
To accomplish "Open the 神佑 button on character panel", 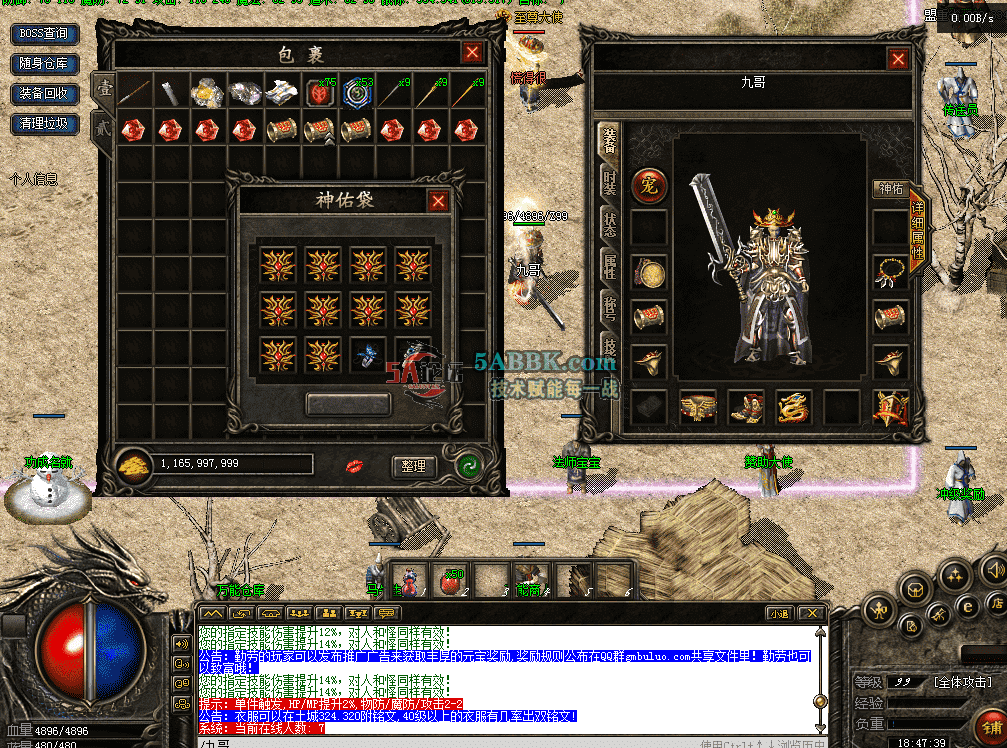I will pyautogui.click(x=890, y=189).
